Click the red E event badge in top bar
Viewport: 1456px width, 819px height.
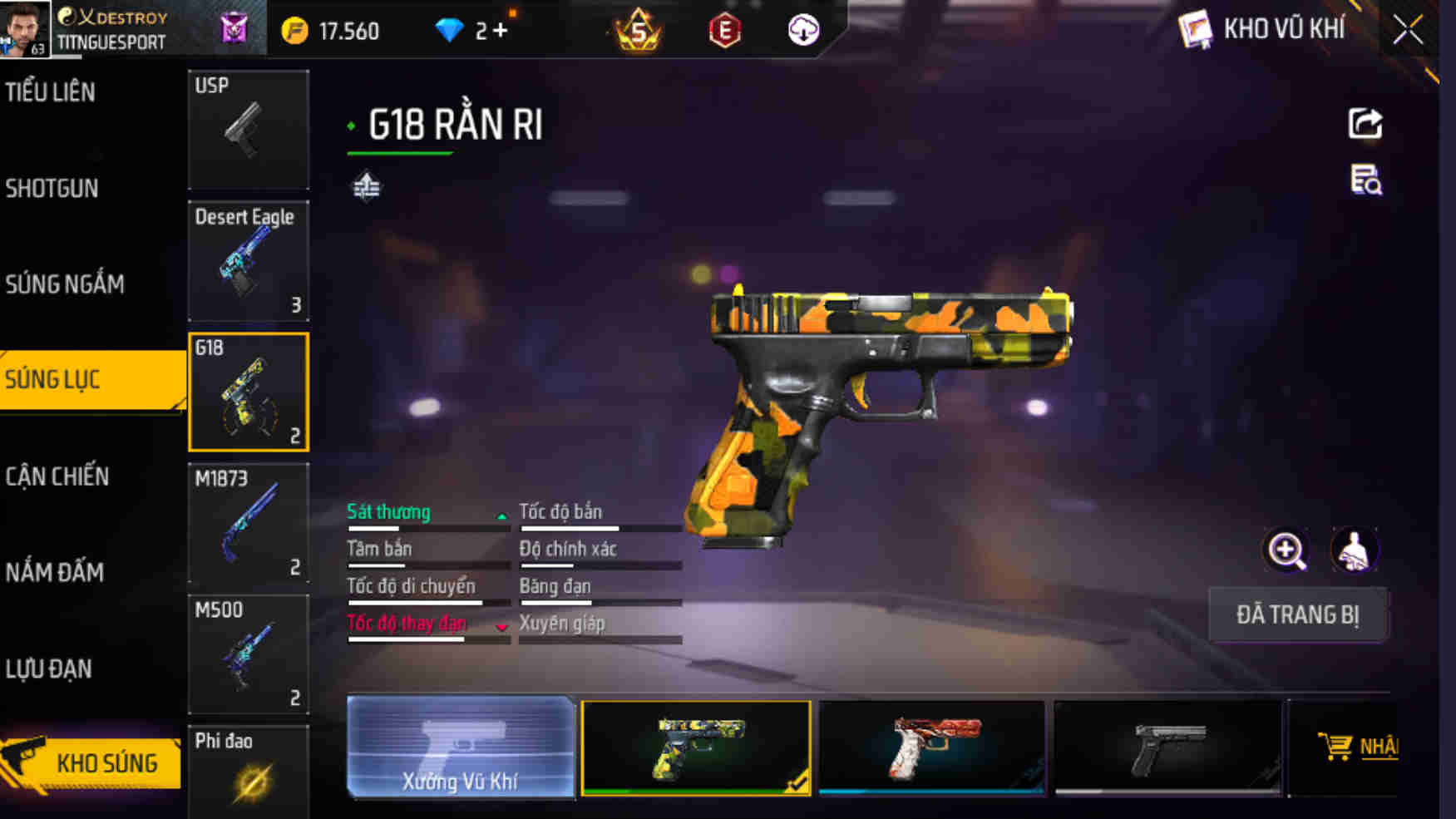pyautogui.click(x=723, y=31)
